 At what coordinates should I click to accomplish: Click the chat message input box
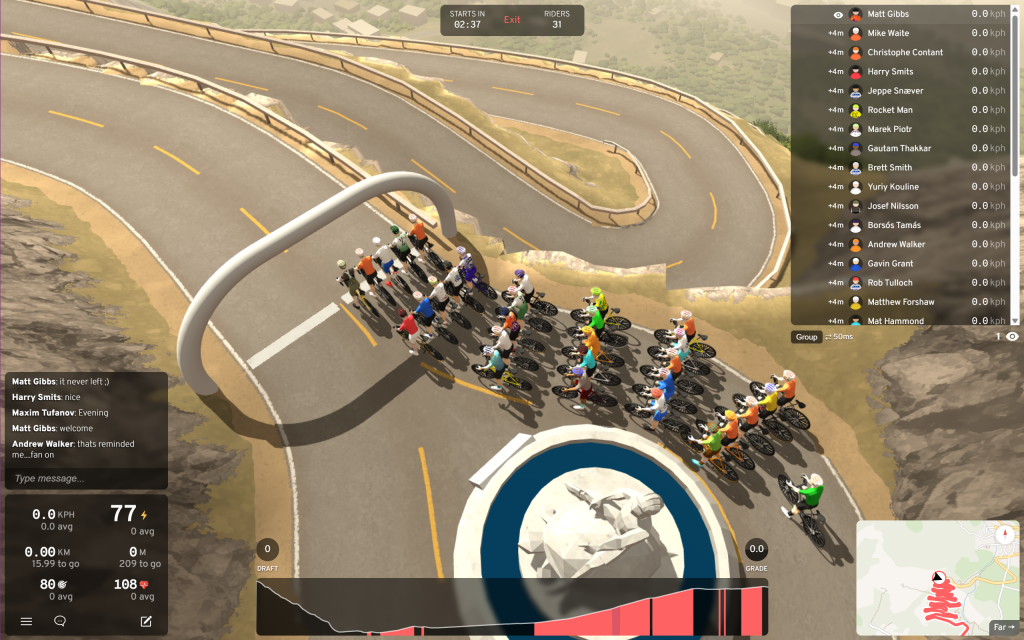point(85,479)
